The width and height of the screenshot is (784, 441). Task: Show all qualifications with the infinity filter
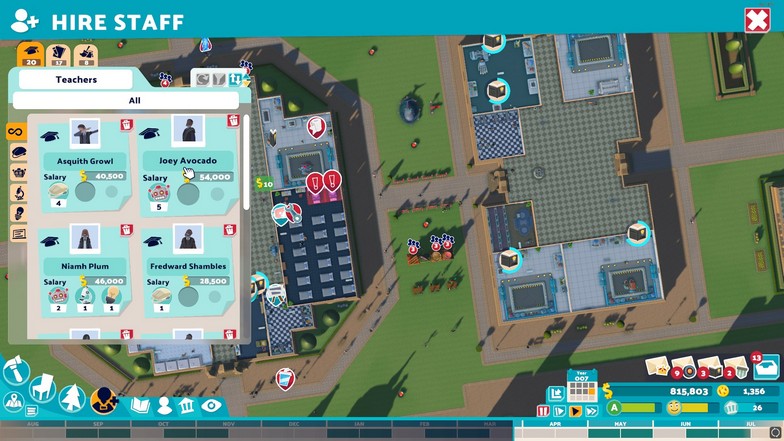[x=16, y=132]
